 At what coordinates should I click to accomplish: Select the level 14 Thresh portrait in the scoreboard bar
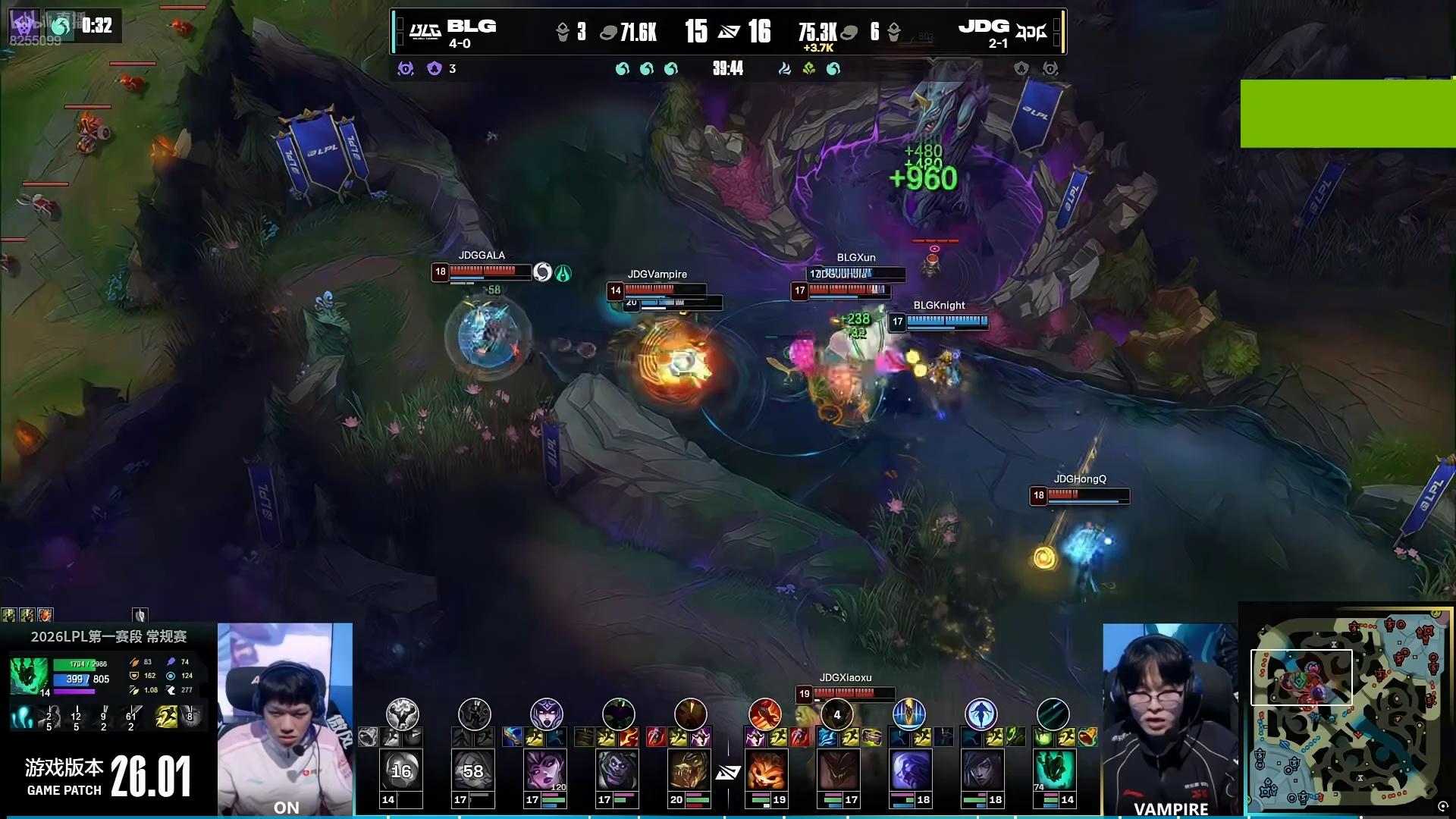click(x=1053, y=770)
